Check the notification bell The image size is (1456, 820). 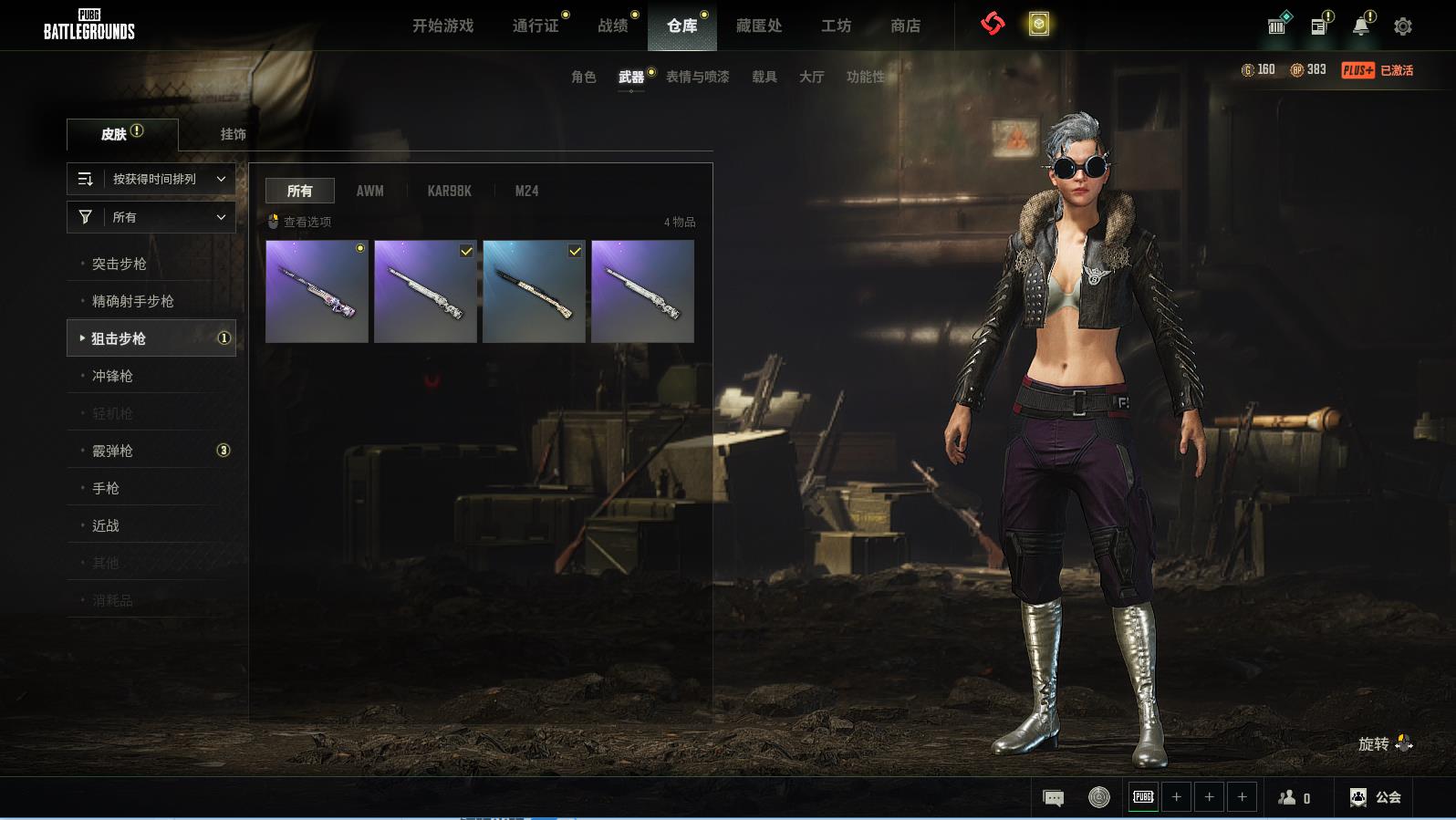click(x=1360, y=26)
